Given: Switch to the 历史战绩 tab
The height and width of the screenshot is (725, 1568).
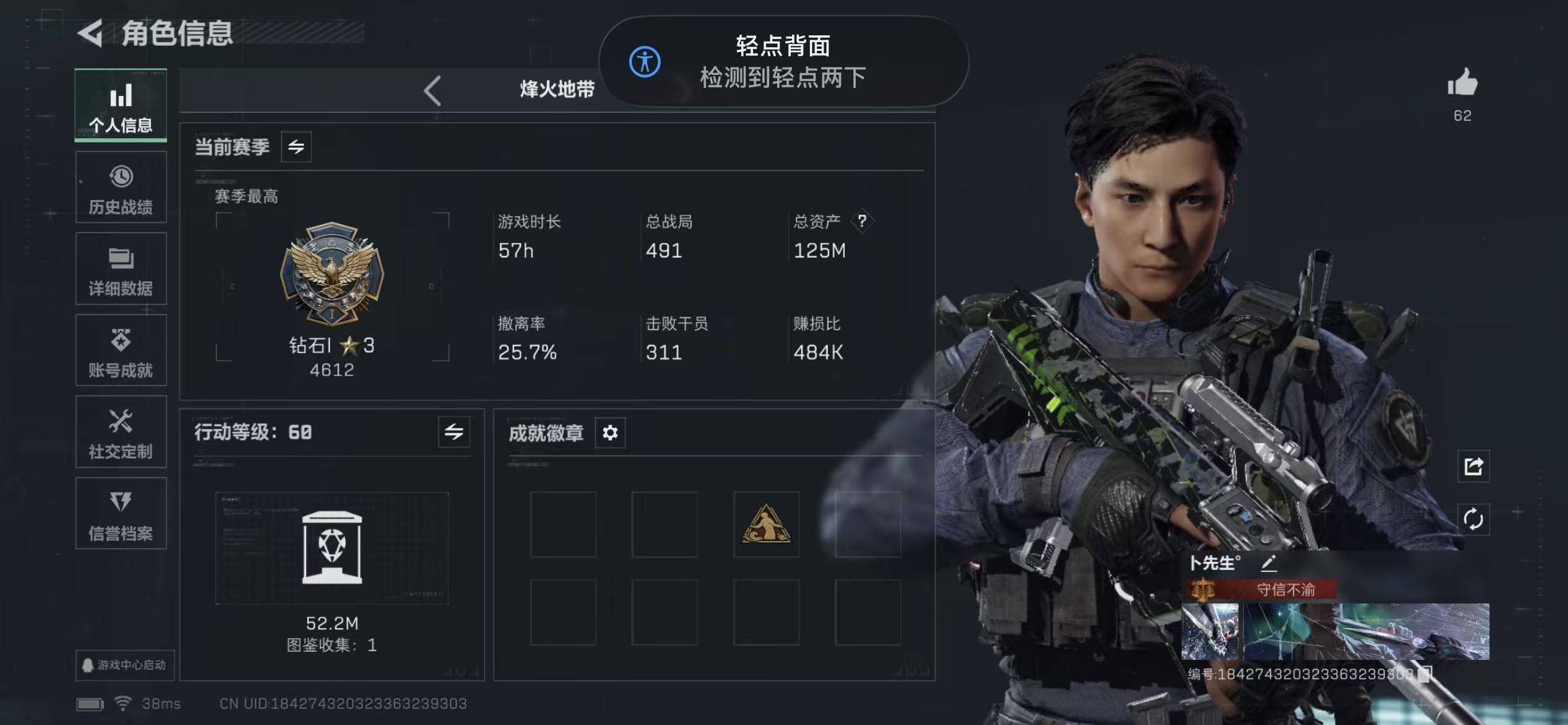Looking at the screenshot, I should [121, 187].
